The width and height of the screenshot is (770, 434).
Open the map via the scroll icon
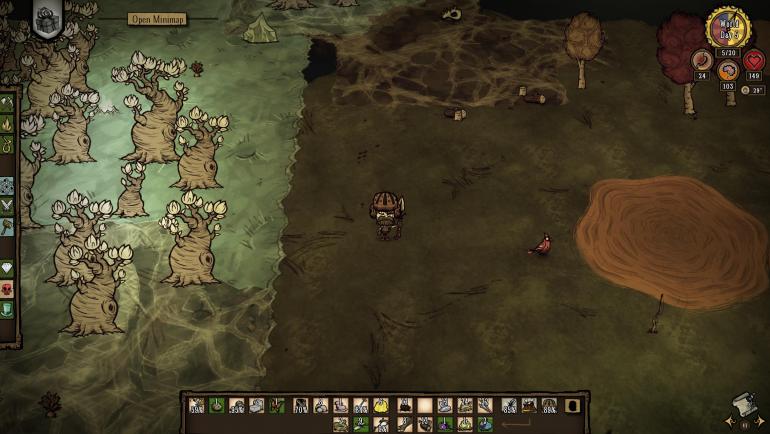click(x=741, y=404)
